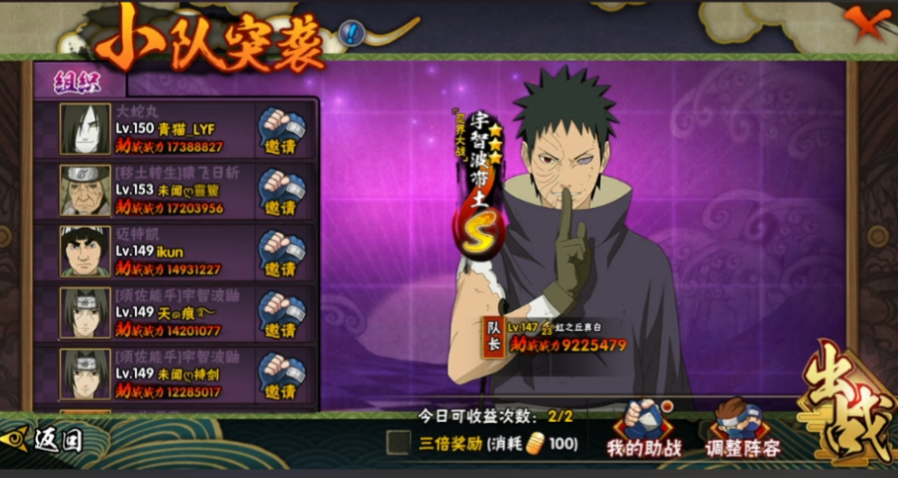Invite the player with power 14201077

tap(281, 313)
